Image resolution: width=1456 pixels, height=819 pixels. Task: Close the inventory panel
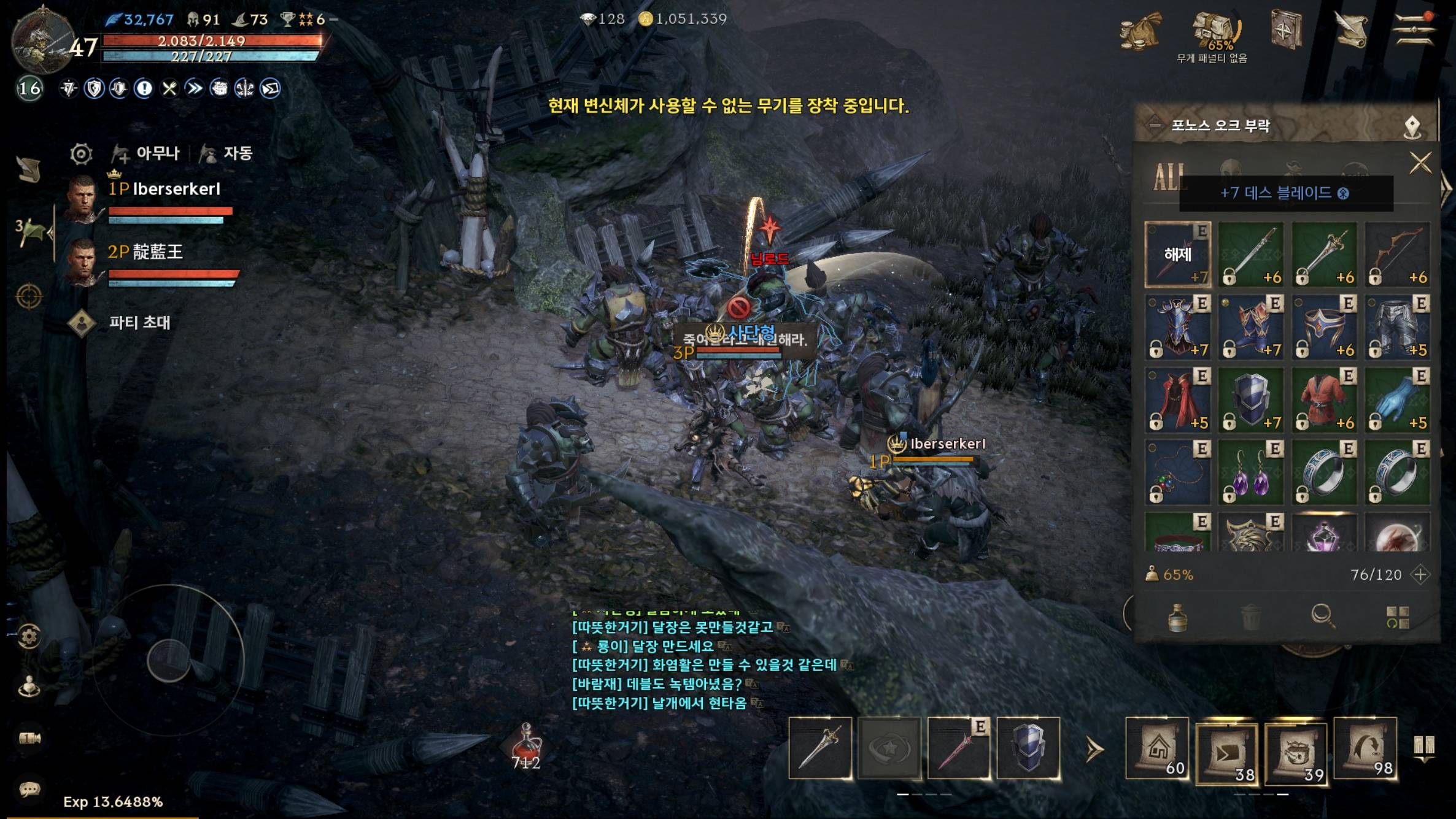coord(1420,163)
